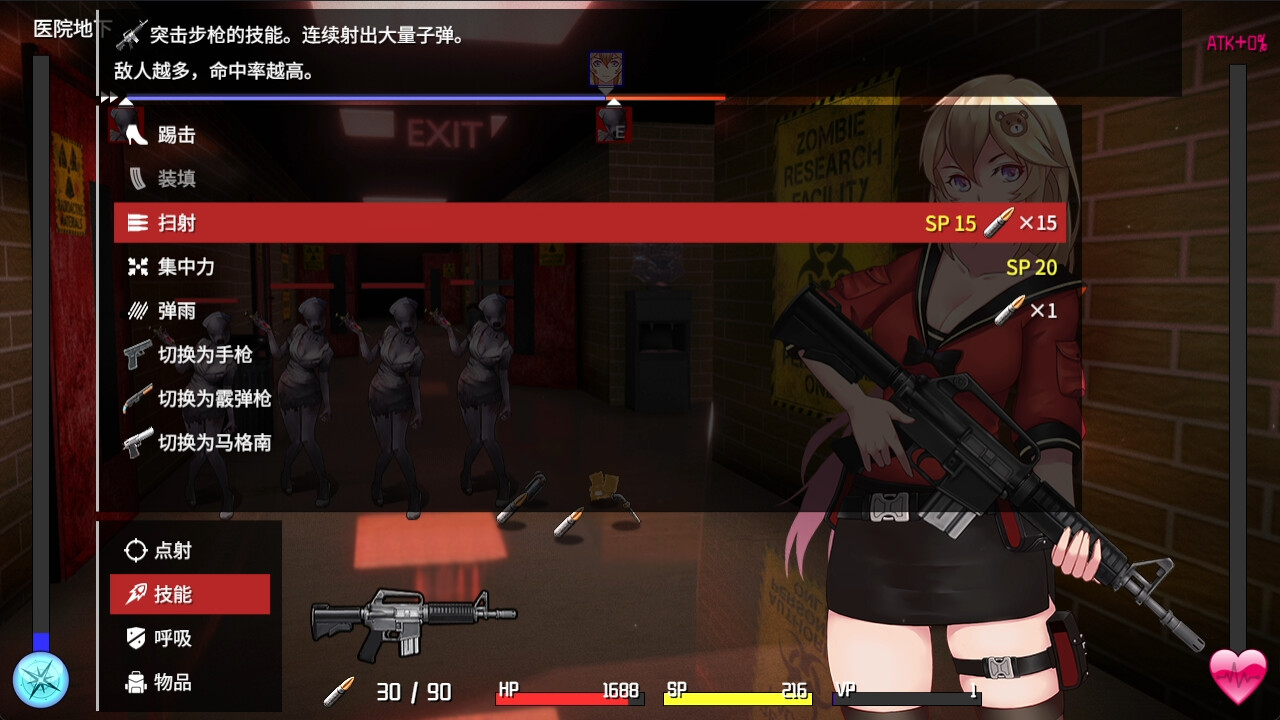This screenshot has height=720, width=1280.
Task: Click the backpack icon for 物品 items
Action: (x=136, y=683)
